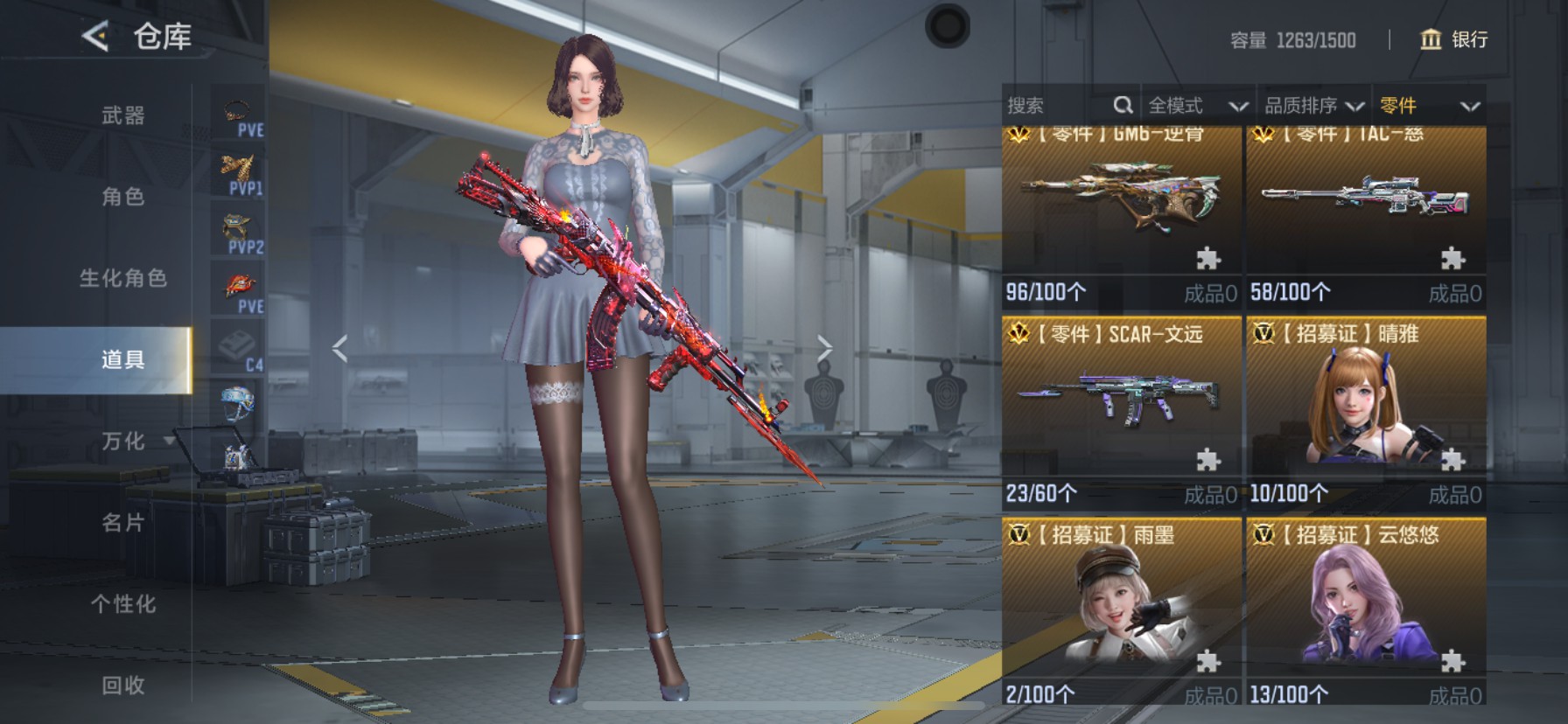Pick the 云悠悠 recruitment card
The image size is (1568, 724).
[x=1366, y=612]
